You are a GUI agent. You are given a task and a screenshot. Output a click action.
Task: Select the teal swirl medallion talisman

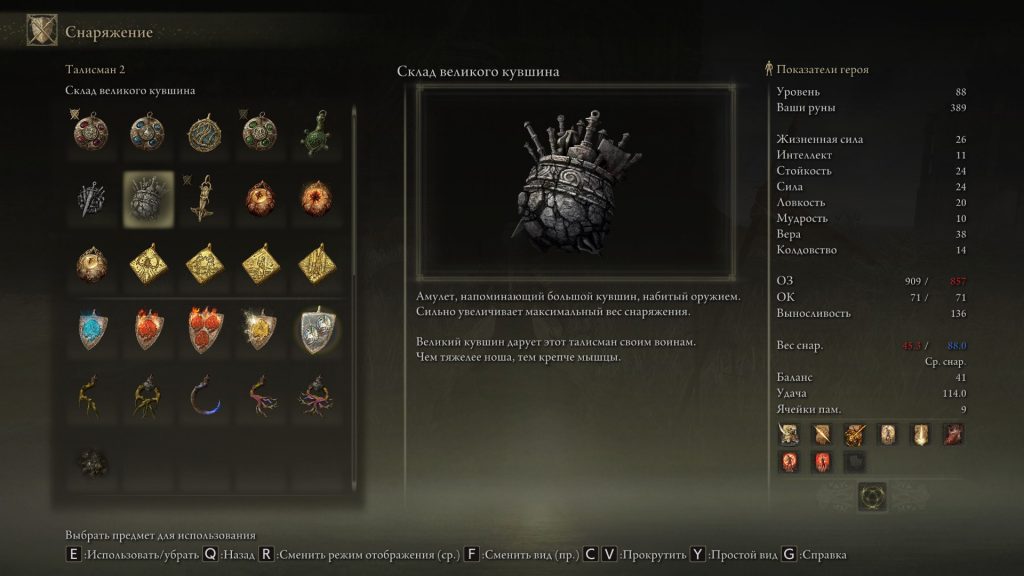(204, 132)
